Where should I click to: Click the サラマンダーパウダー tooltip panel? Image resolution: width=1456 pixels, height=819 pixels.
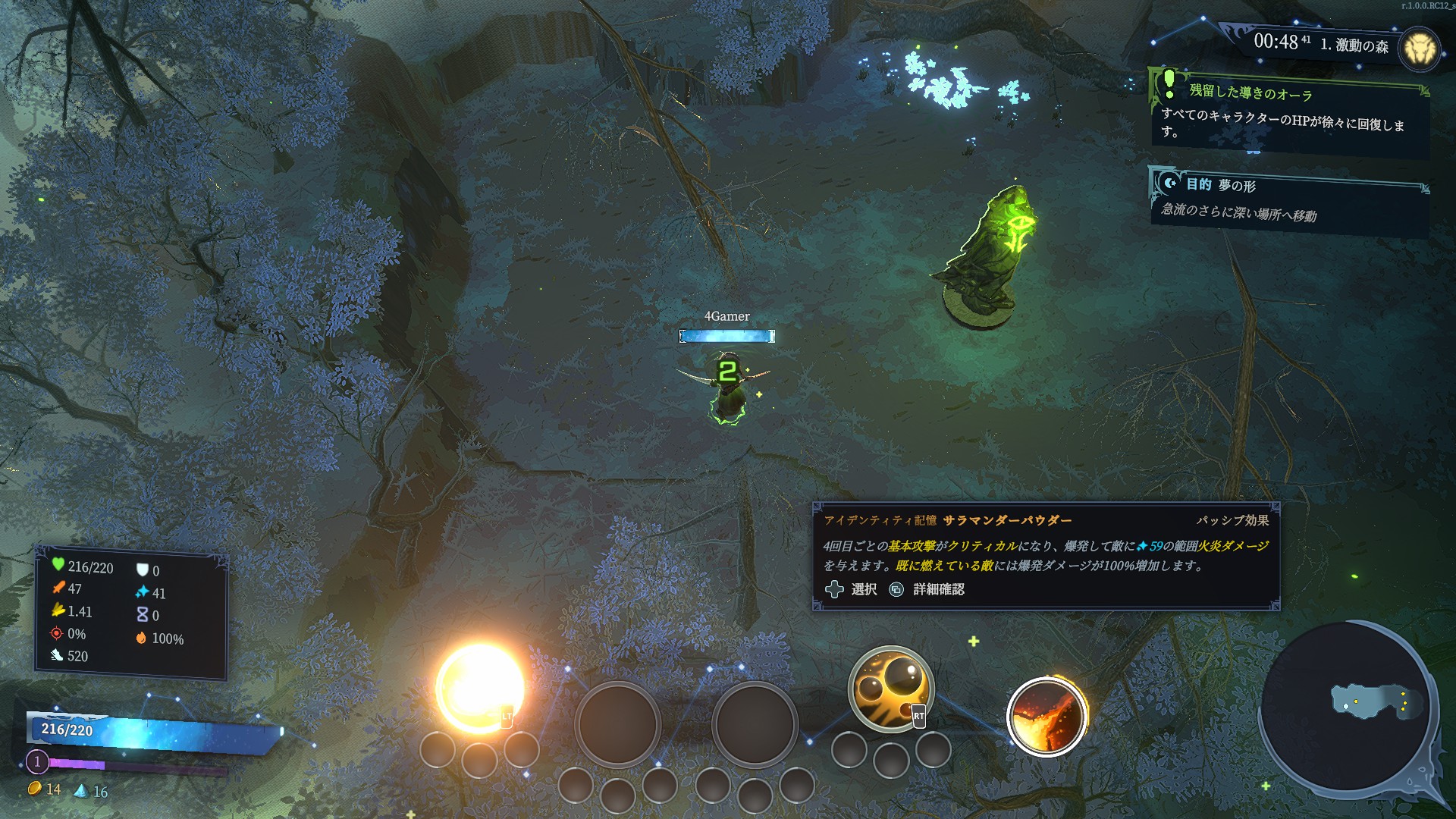tap(1046, 555)
